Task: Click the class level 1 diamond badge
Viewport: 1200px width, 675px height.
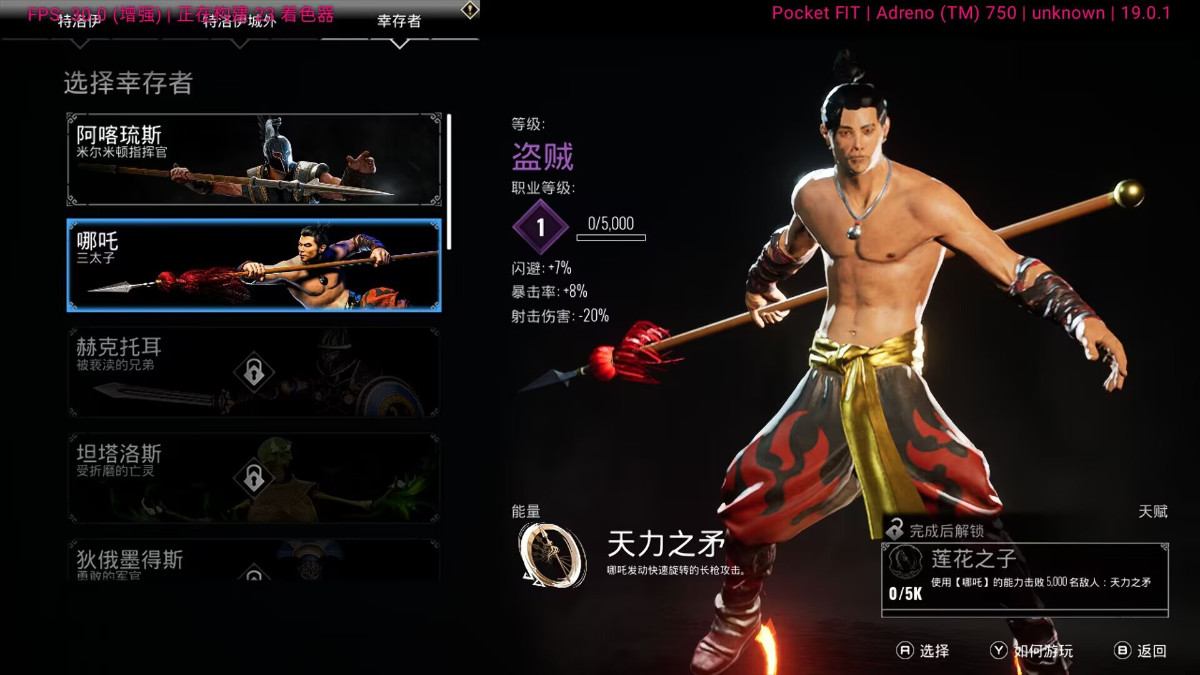Action: click(540, 227)
